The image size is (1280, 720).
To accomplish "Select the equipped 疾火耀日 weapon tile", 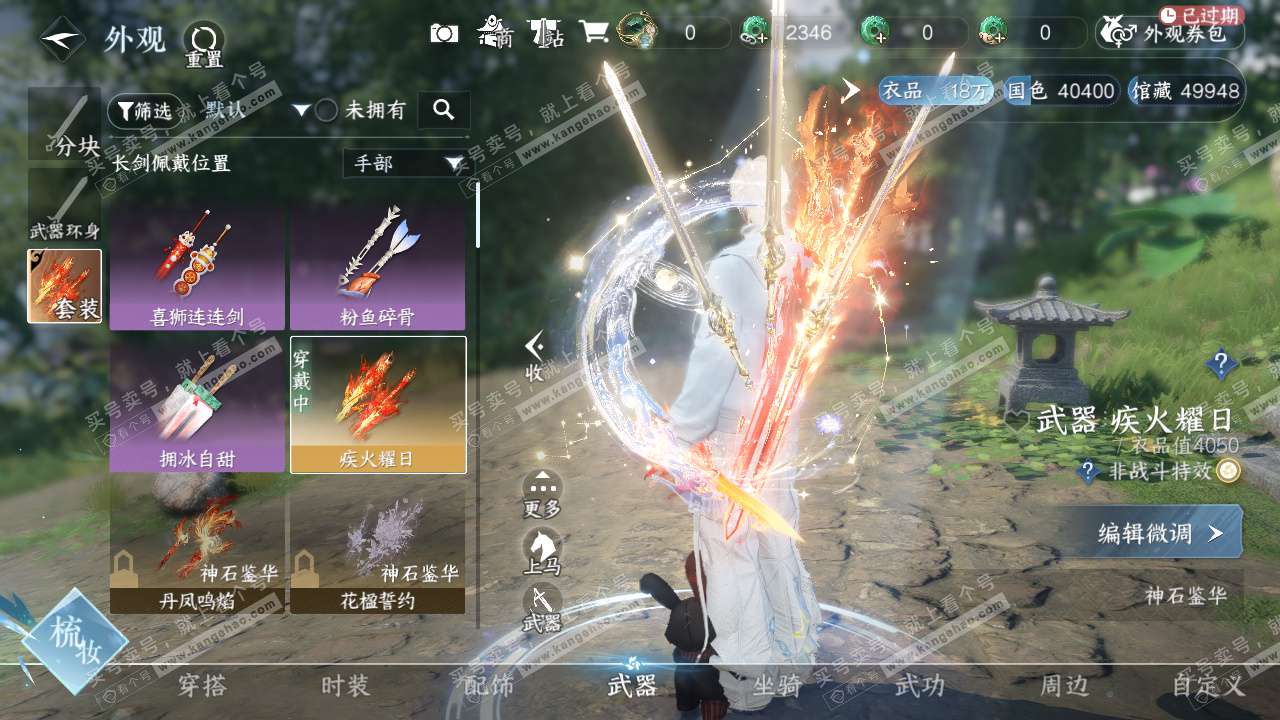I will pos(377,404).
